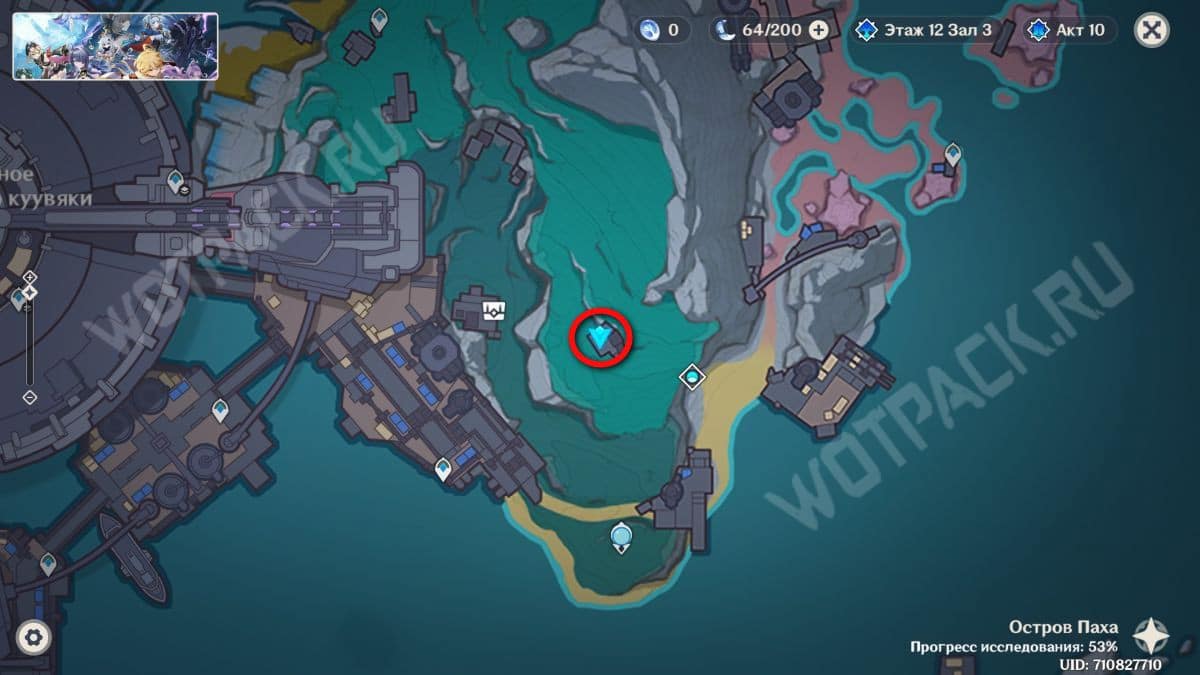The image size is (1200, 675).
Task: Select the white crown-shaped icon marker
Action: click(493, 308)
